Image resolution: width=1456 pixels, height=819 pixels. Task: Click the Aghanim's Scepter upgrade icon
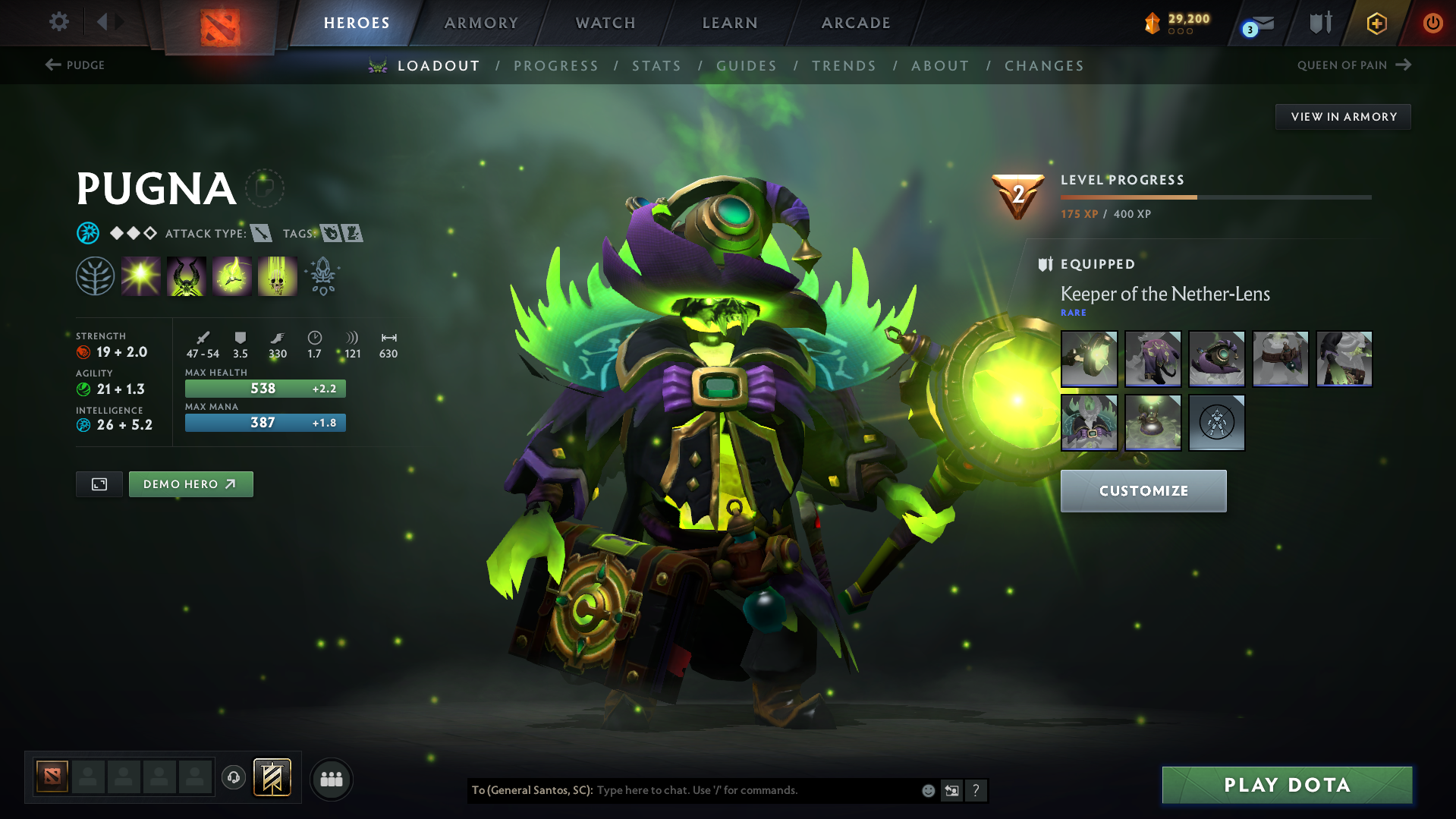point(322,275)
